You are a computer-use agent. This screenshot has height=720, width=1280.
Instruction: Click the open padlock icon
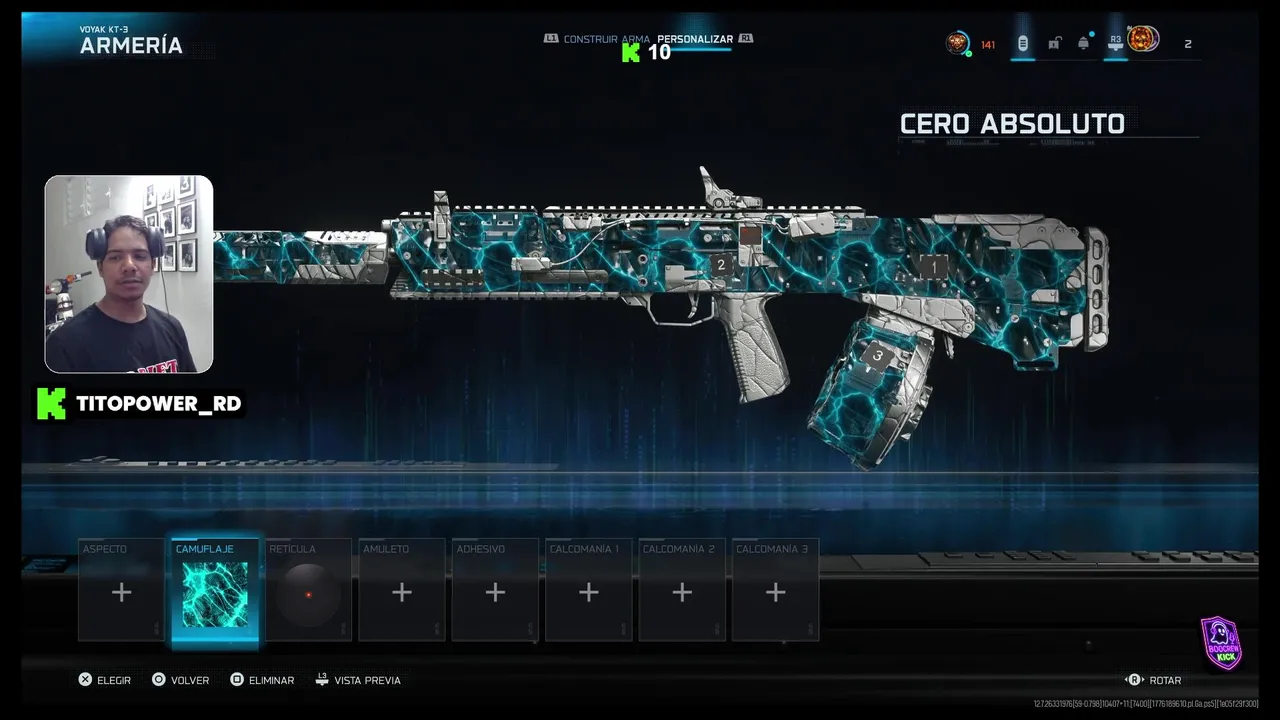1054,43
